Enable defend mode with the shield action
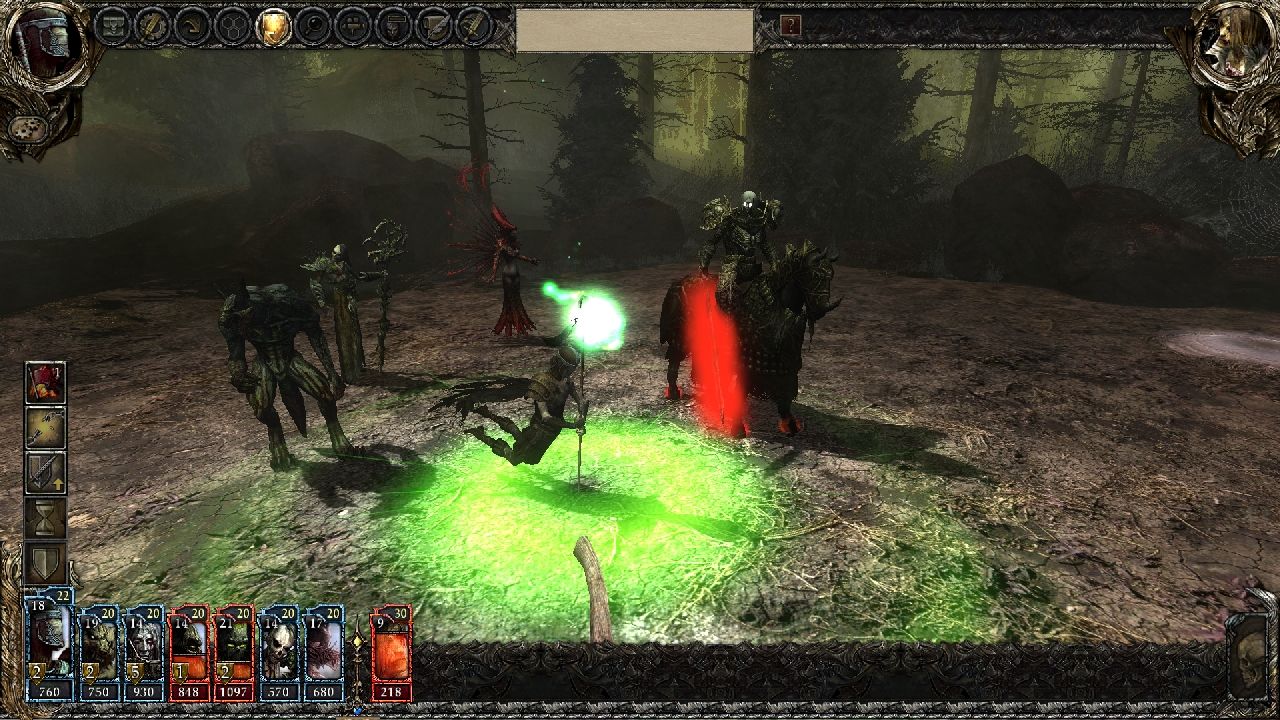Image resolution: width=1280 pixels, height=720 pixels. click(44, 560)
